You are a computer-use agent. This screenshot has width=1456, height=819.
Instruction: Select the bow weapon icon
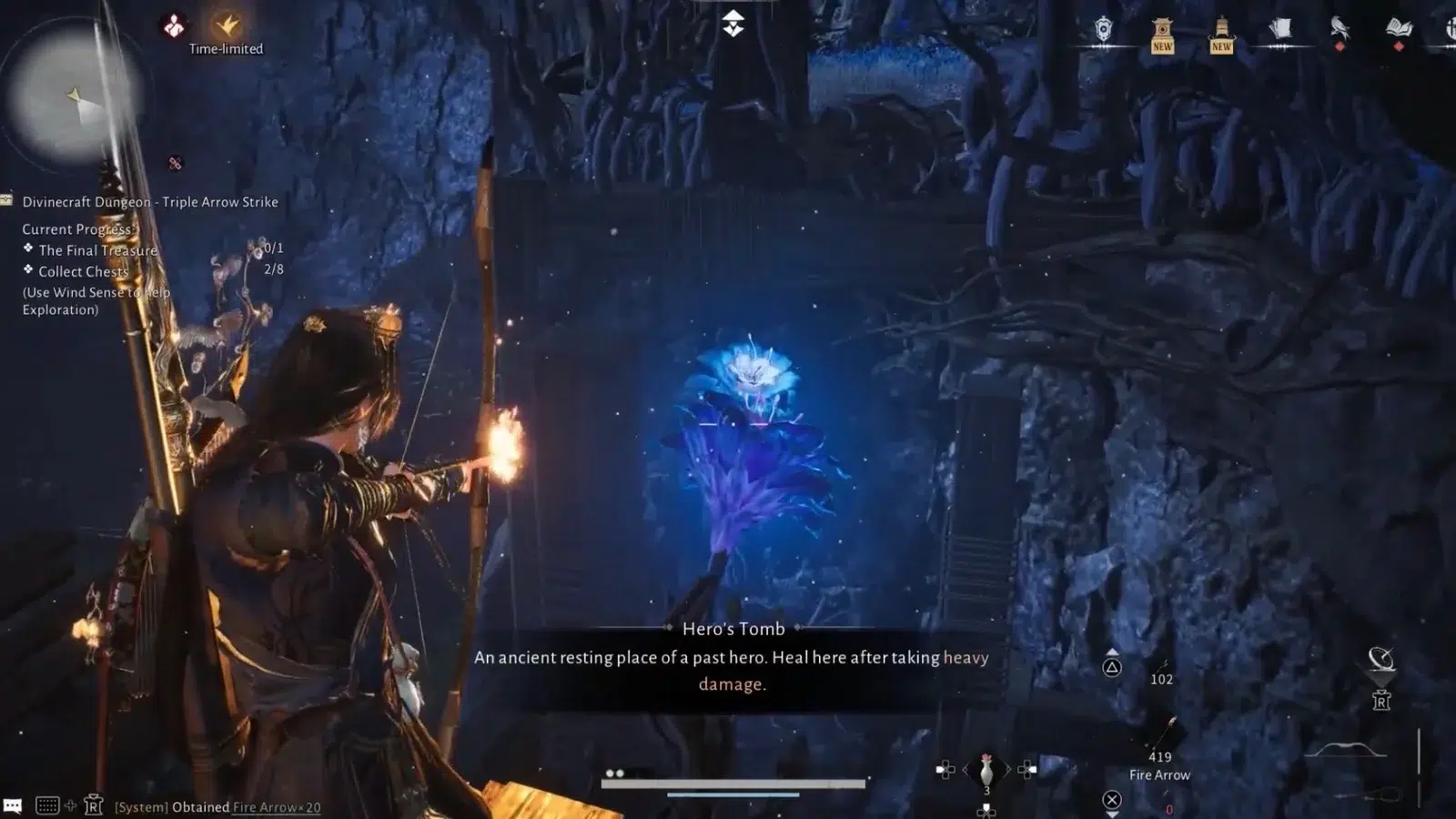click(x=1345, y=751)
